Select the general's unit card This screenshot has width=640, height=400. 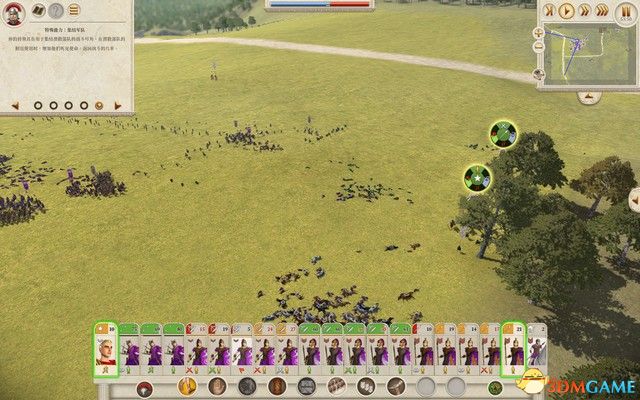(x=106, y=350)
